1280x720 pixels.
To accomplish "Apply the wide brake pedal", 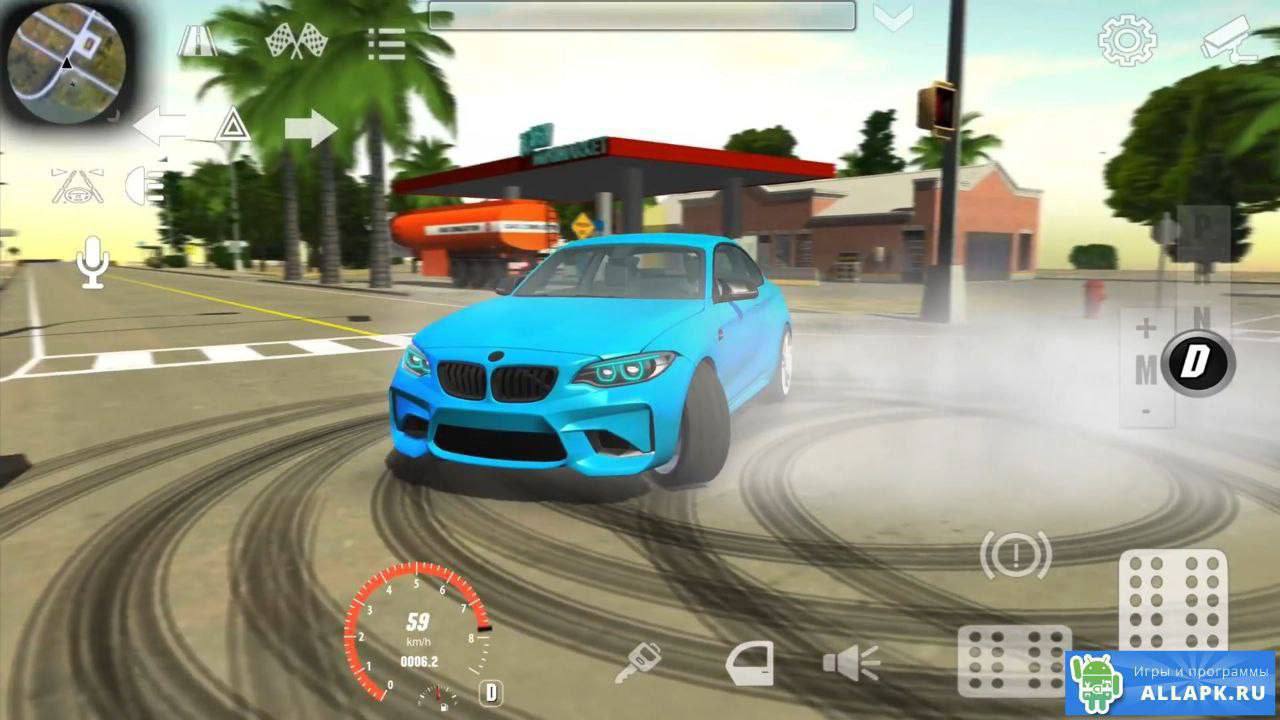I will [x=1014, y=660].
